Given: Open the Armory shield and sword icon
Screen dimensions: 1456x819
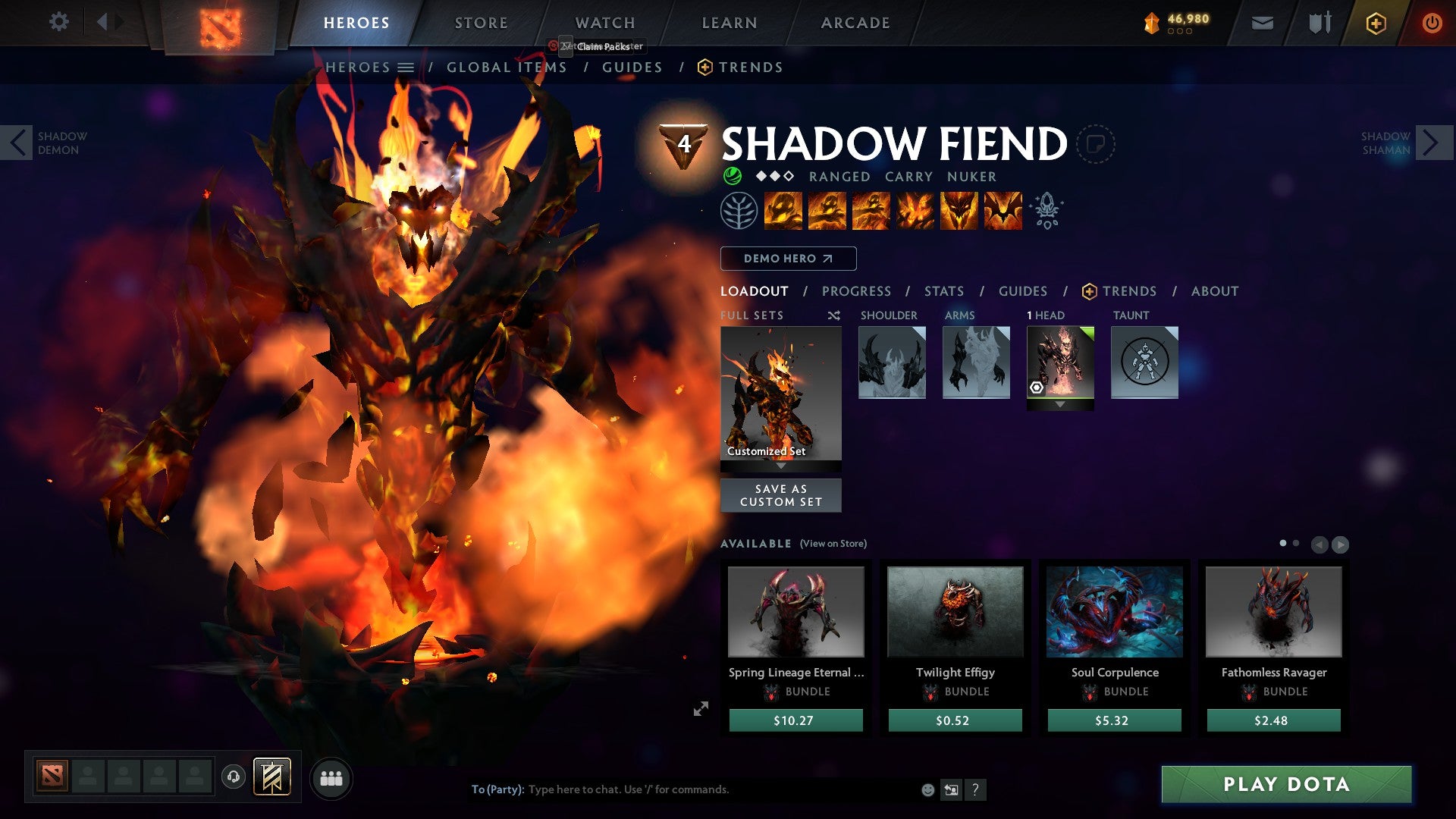Looking at the screenshot, I should pos(1319,22).
